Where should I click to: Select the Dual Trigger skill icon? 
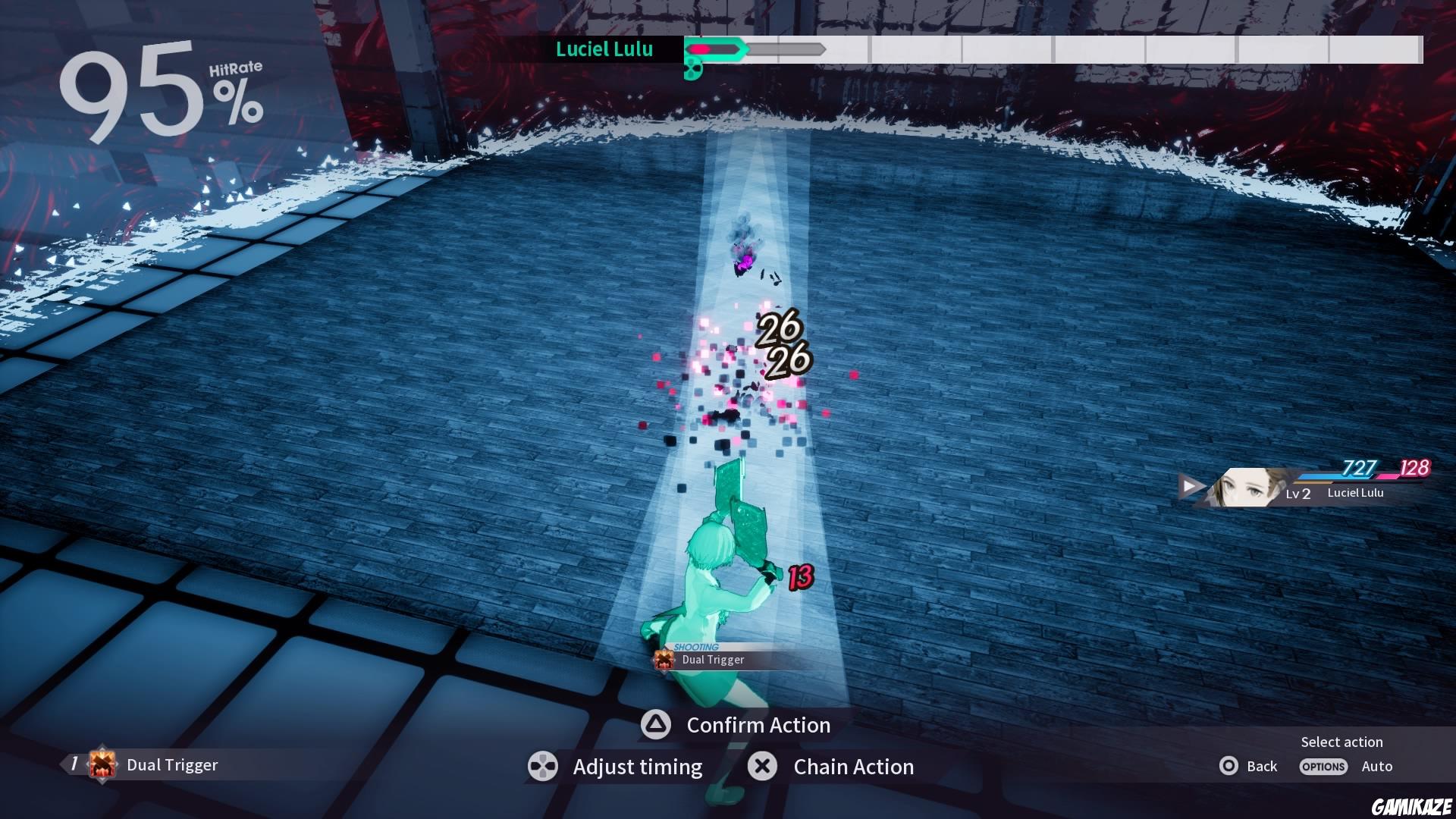[x=101, y=764]
